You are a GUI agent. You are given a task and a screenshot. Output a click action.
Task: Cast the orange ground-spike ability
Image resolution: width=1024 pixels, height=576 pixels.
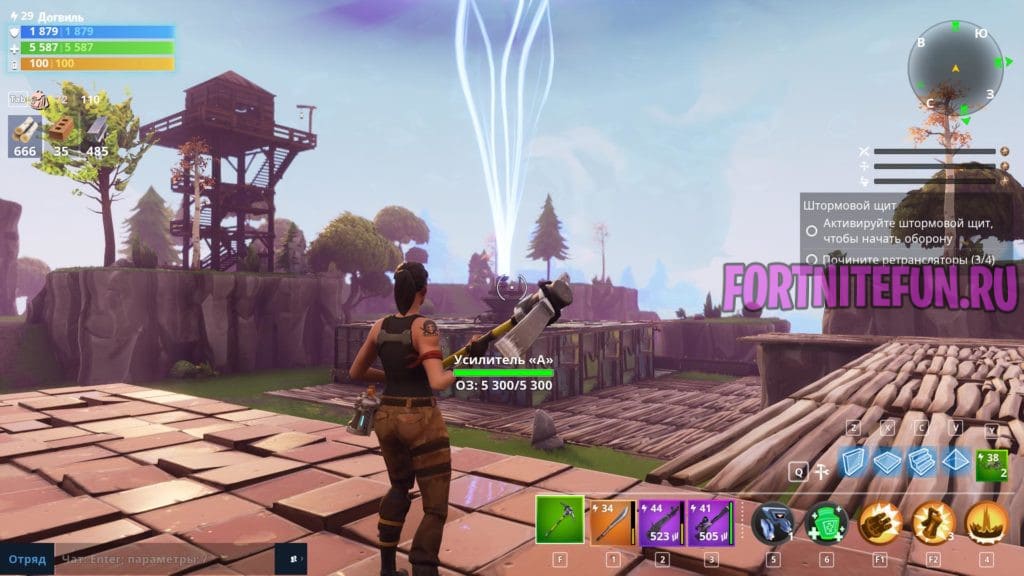(986, 522)
